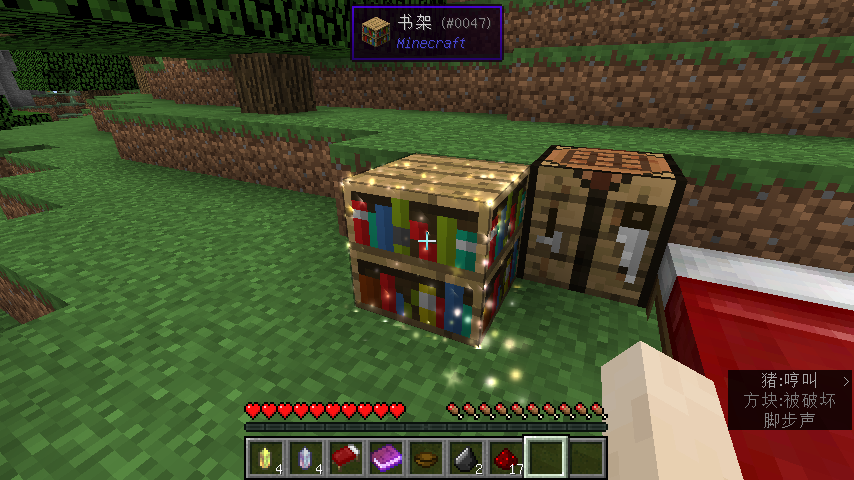Select the pale blue crystal slot
The width and height of the screenshot is (854, 480).
pos(306,457)
